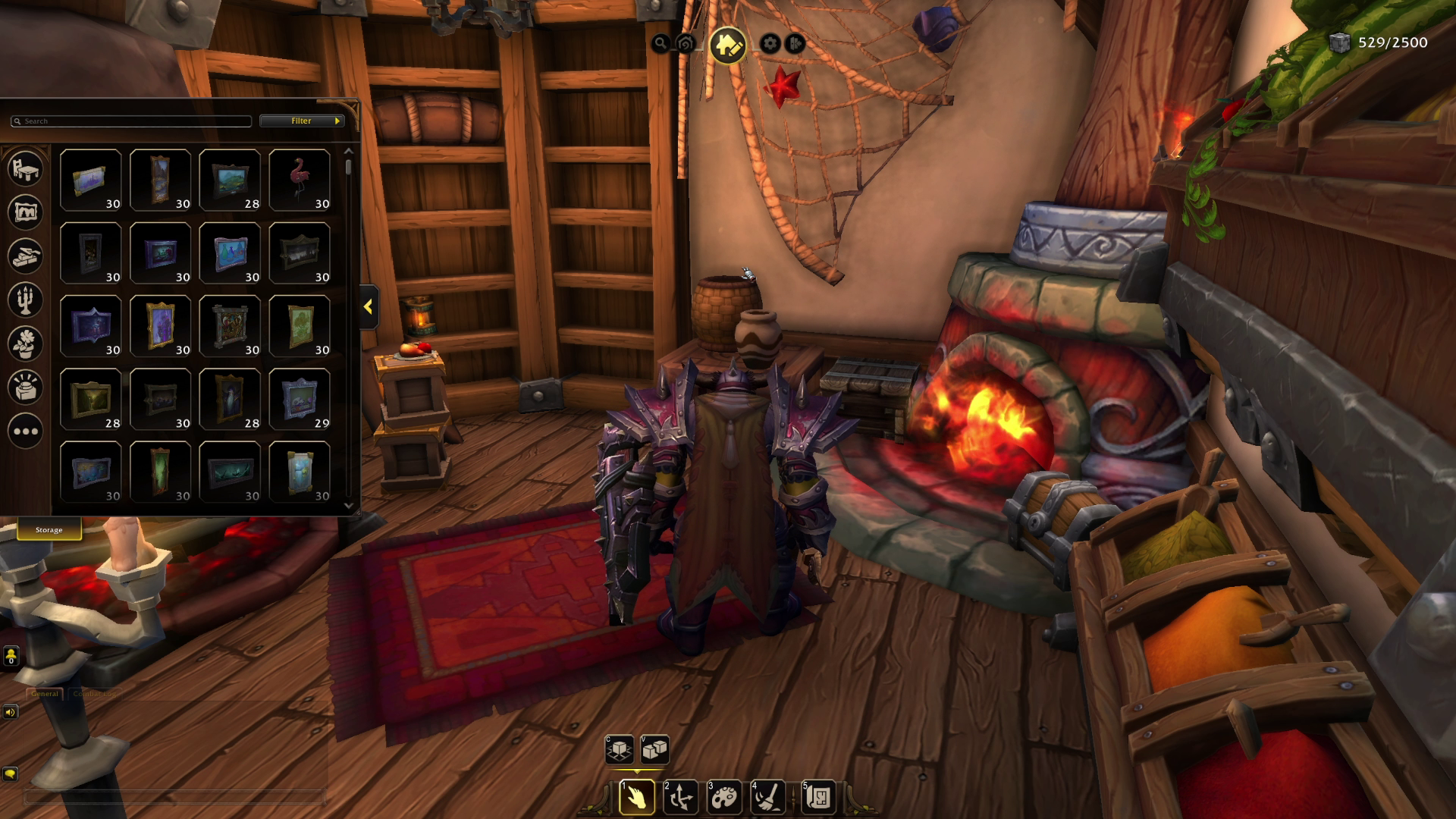This screenshot has width=1456, height=819.
Task: Pick the pink flamingo decor item
Action: tap(300, 180)
